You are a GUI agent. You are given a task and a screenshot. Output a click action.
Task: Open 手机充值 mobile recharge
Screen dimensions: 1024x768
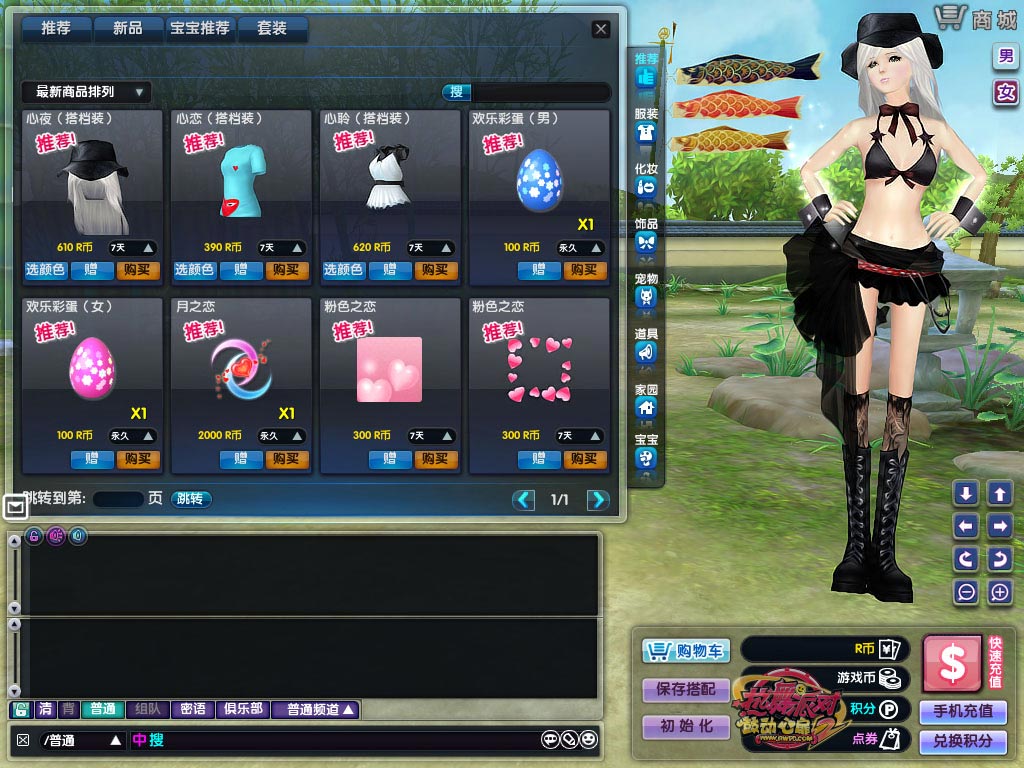coord(963,711)
